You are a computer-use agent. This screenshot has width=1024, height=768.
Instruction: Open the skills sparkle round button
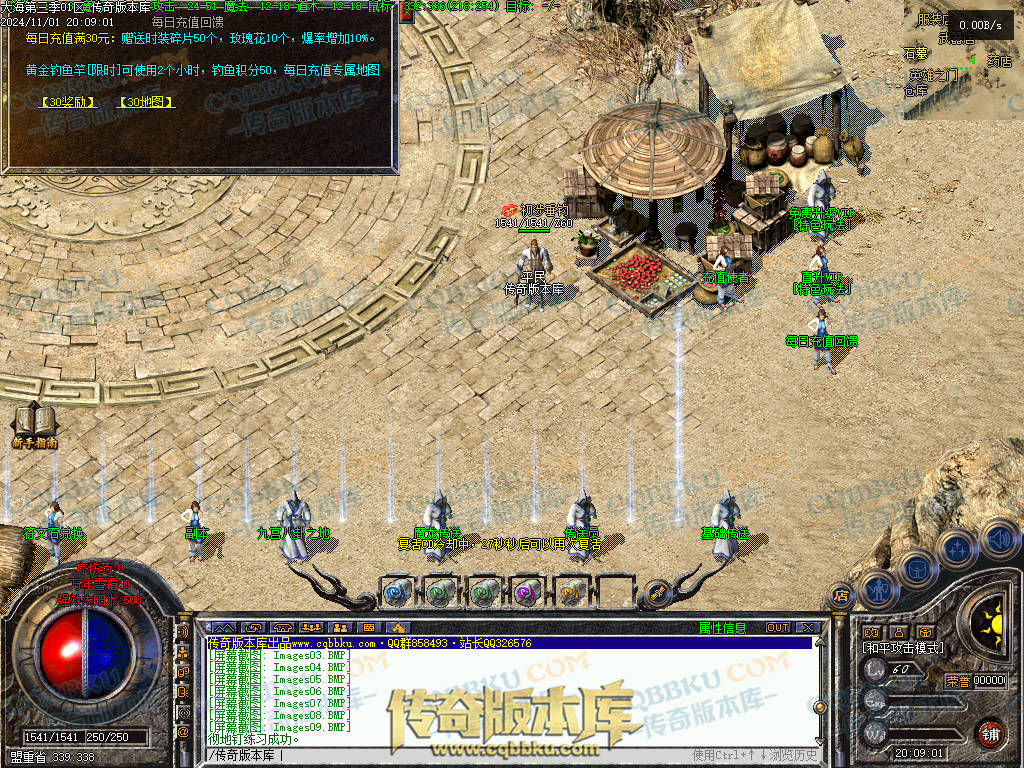957,548
